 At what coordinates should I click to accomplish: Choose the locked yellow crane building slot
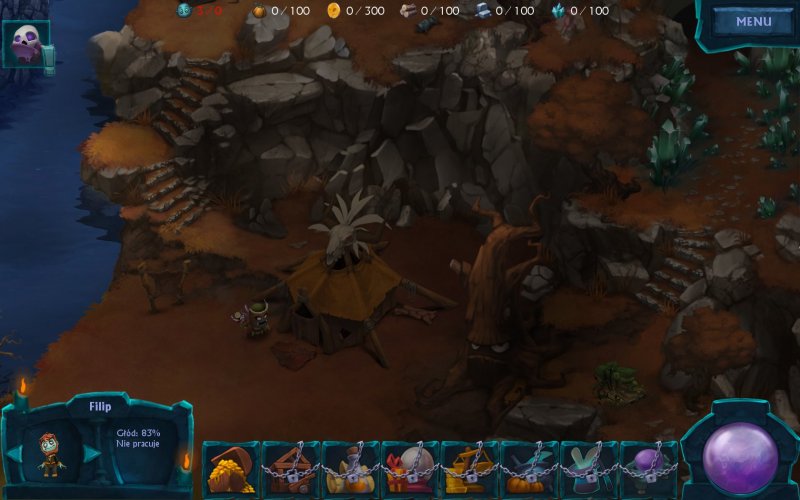tap(469, 467)
